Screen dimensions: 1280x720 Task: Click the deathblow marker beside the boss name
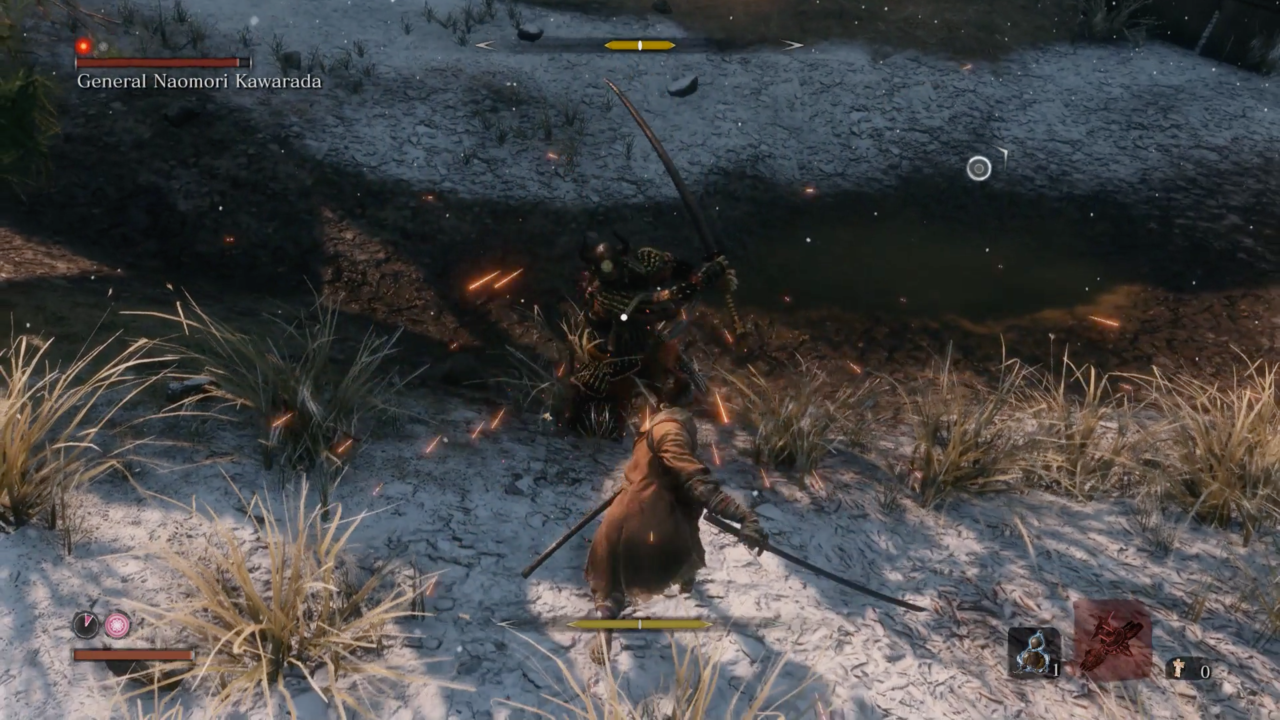pyautogui.click(x=83, y=47)
